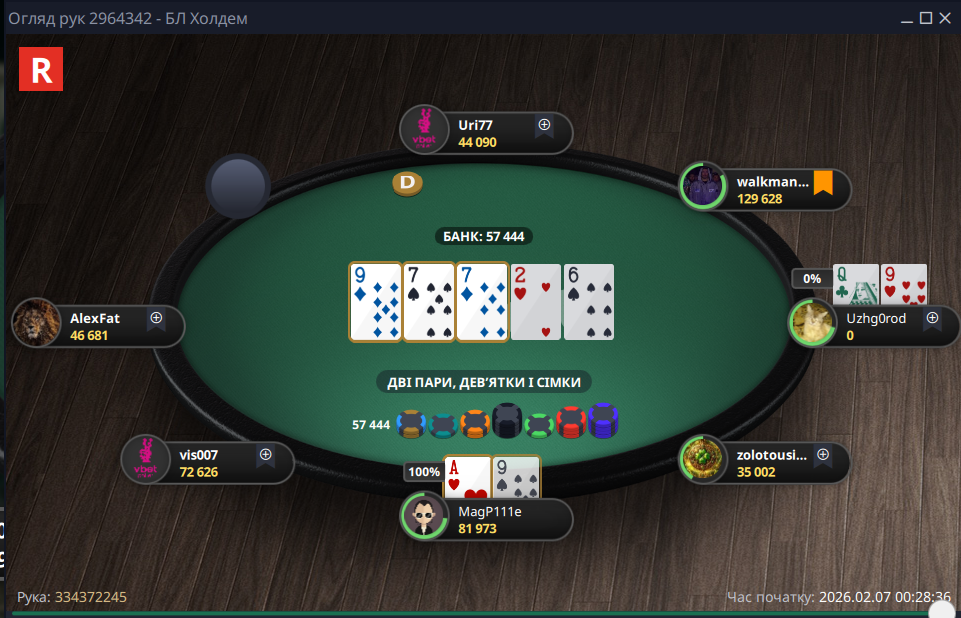
Task: Add a note tag for player Uri77
Action: (544, 126)
